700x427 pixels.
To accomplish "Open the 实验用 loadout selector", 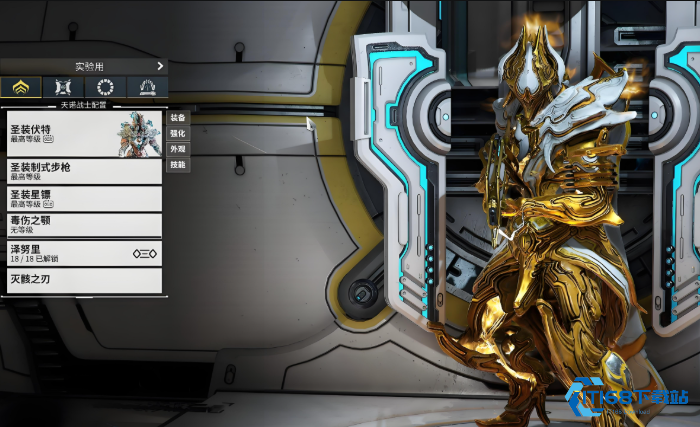I will (x=84, y=66).
